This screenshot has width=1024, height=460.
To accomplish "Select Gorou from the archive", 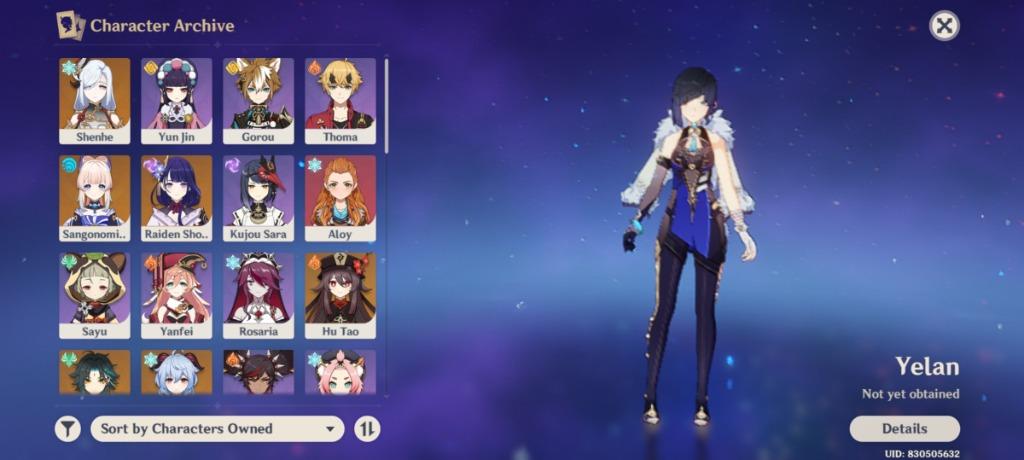I will (258, 100).
